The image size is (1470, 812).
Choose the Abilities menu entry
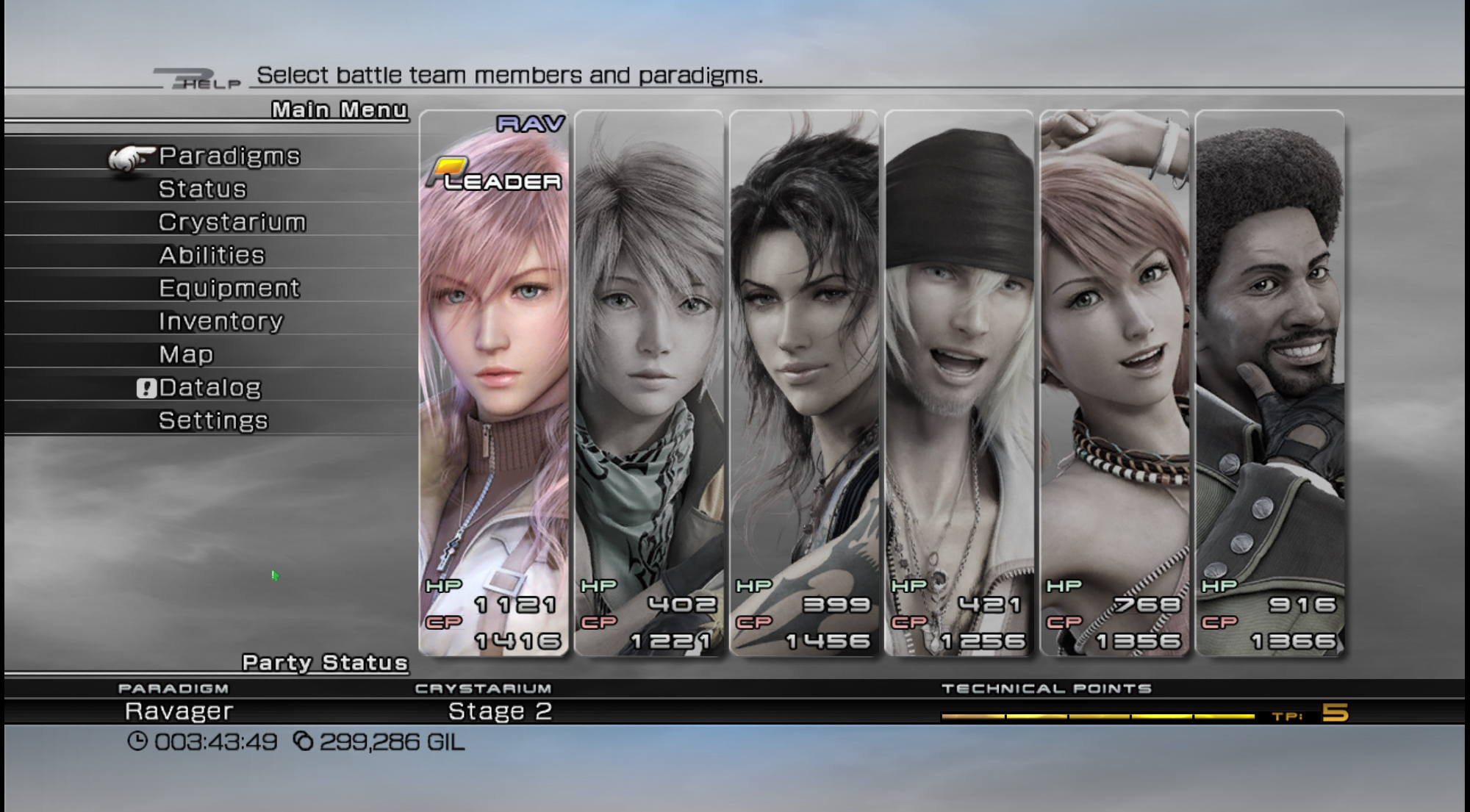(212, 255)
